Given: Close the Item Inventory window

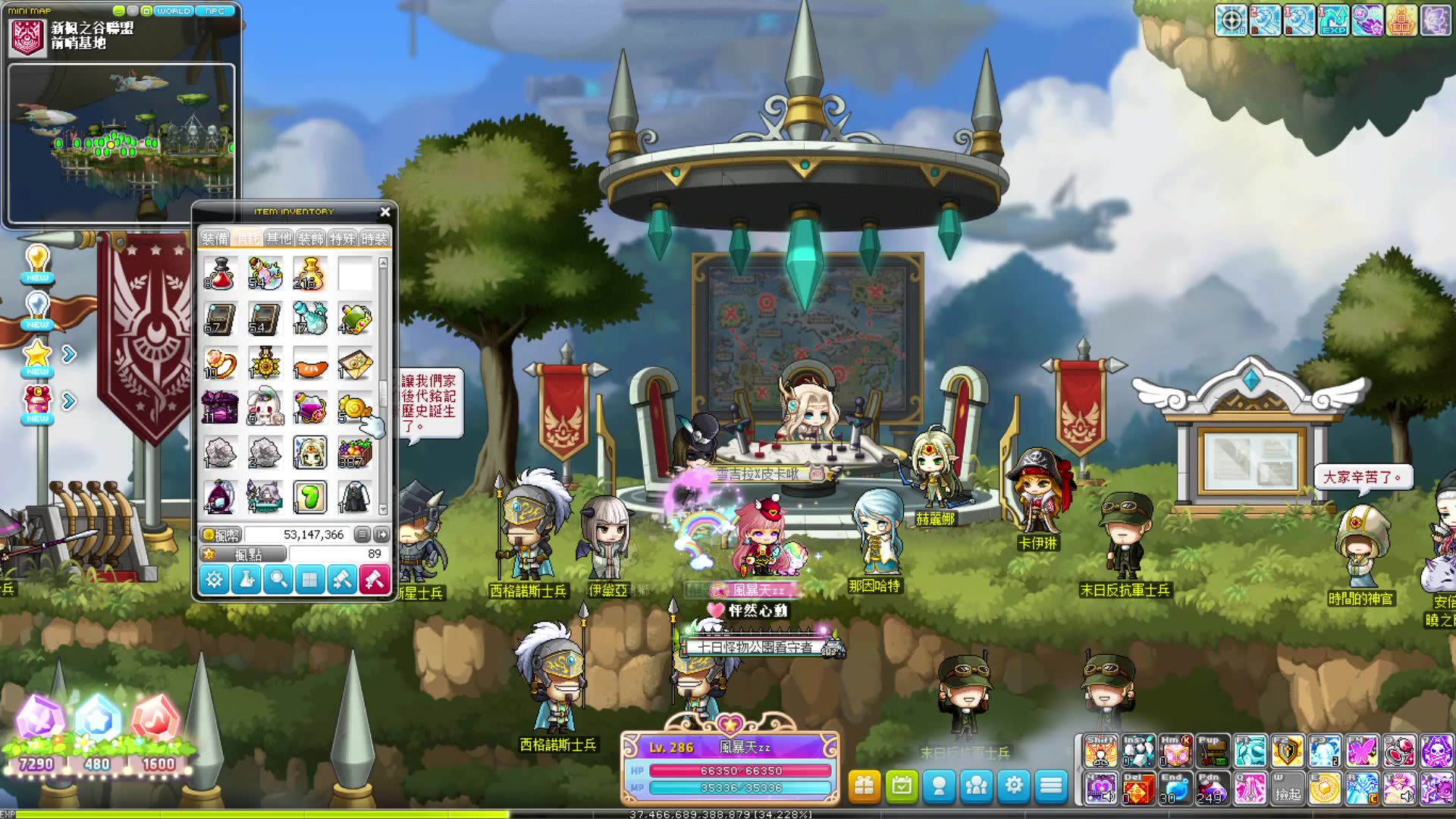Looking at the screenshot, I should coord(385,212).
